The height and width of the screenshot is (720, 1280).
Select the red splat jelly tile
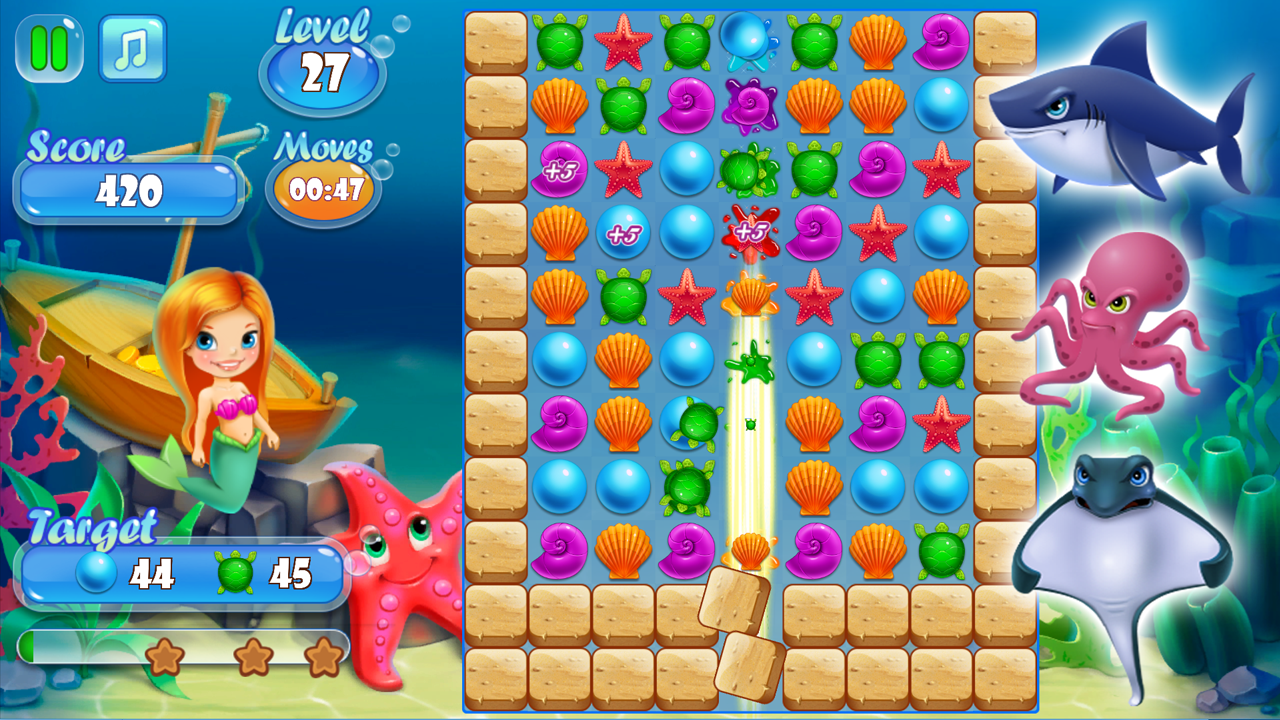751,231
